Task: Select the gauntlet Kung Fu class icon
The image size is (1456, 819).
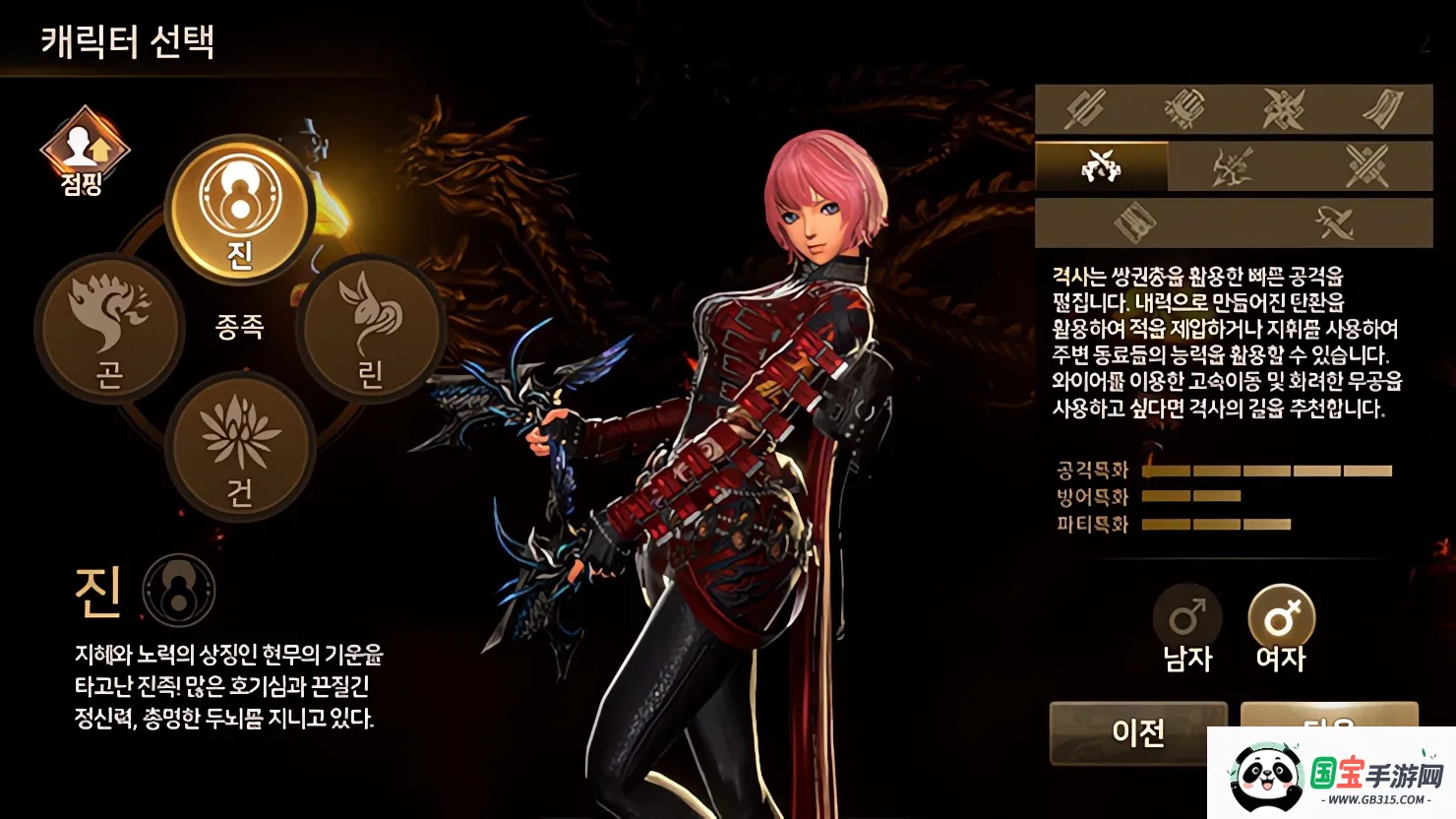Action: pyautogui.click(x=1184, y=108)
